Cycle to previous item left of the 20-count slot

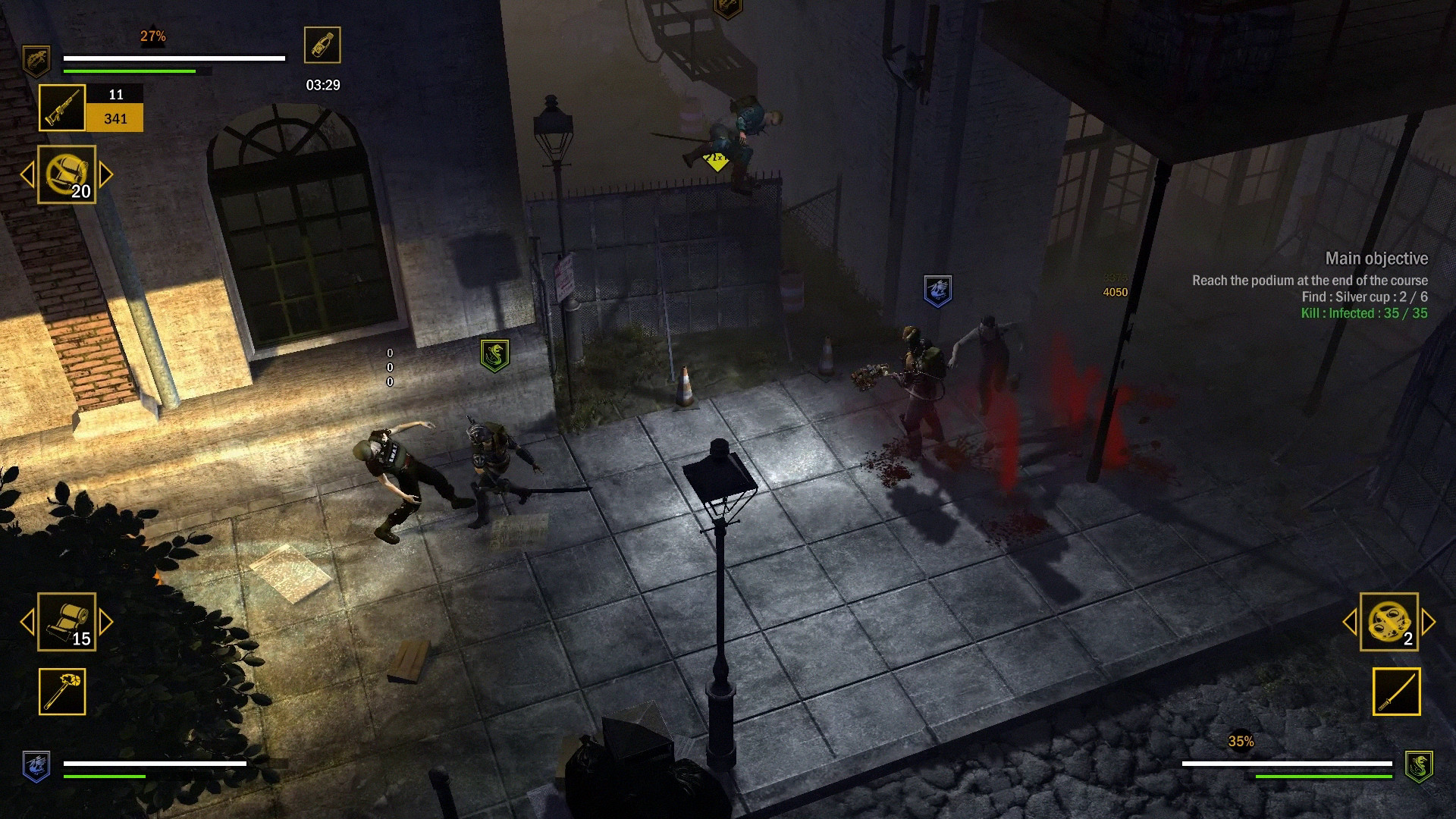pyautogui.click(x=27, y=174)
